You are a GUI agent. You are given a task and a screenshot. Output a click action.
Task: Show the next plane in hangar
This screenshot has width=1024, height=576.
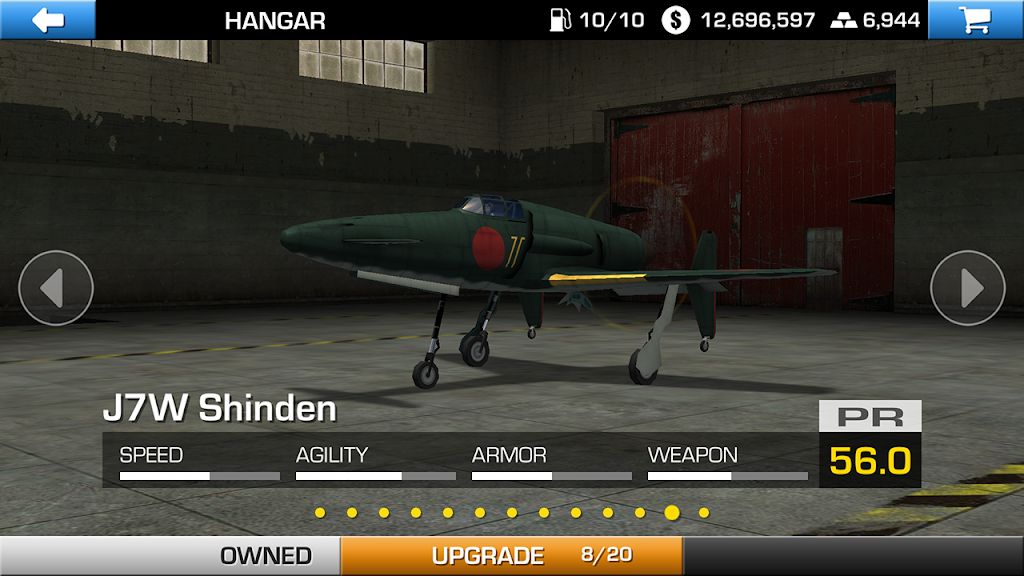(x=967, y=288)
